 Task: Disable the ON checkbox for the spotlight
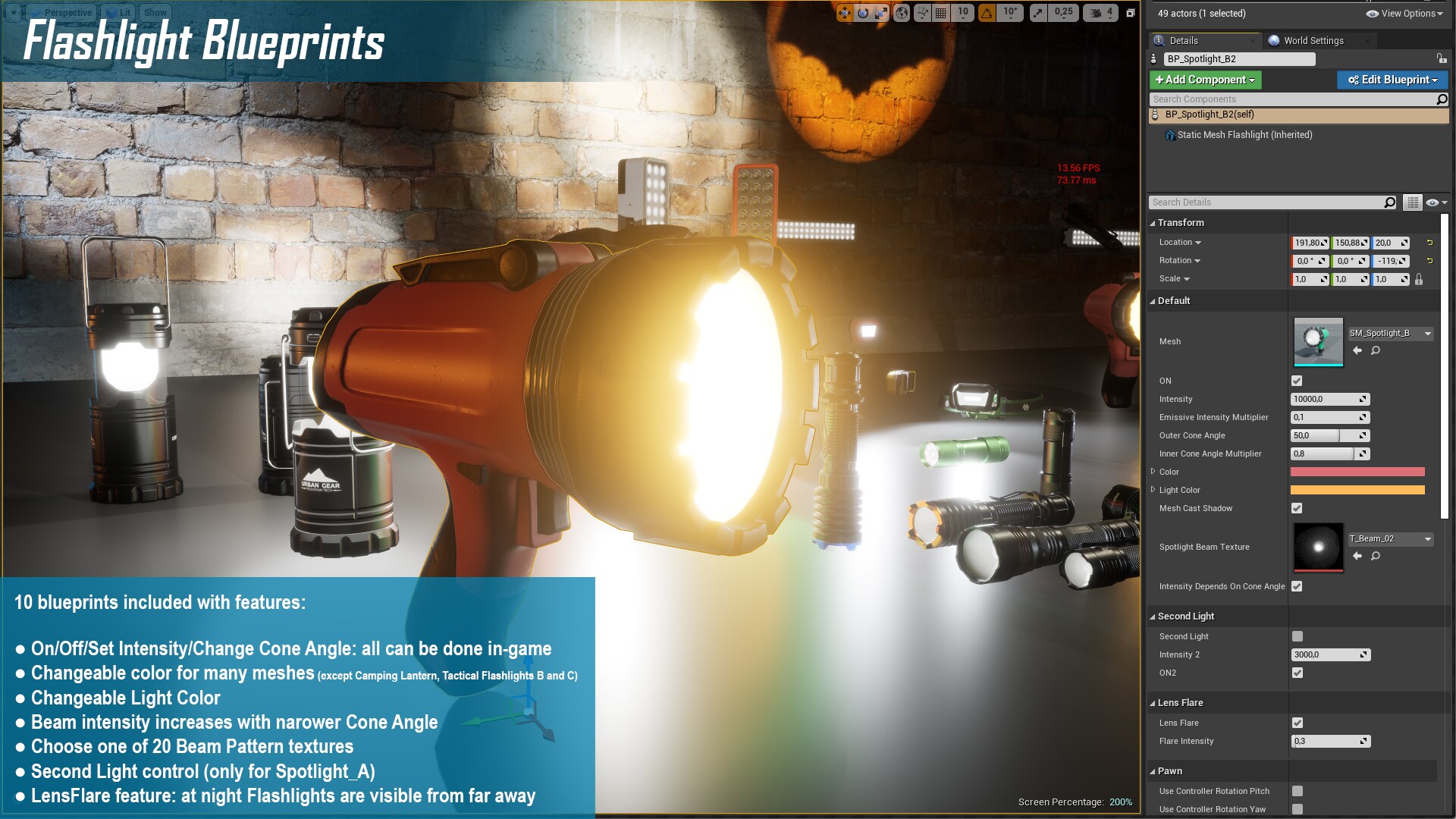(x=1297, y=381)
